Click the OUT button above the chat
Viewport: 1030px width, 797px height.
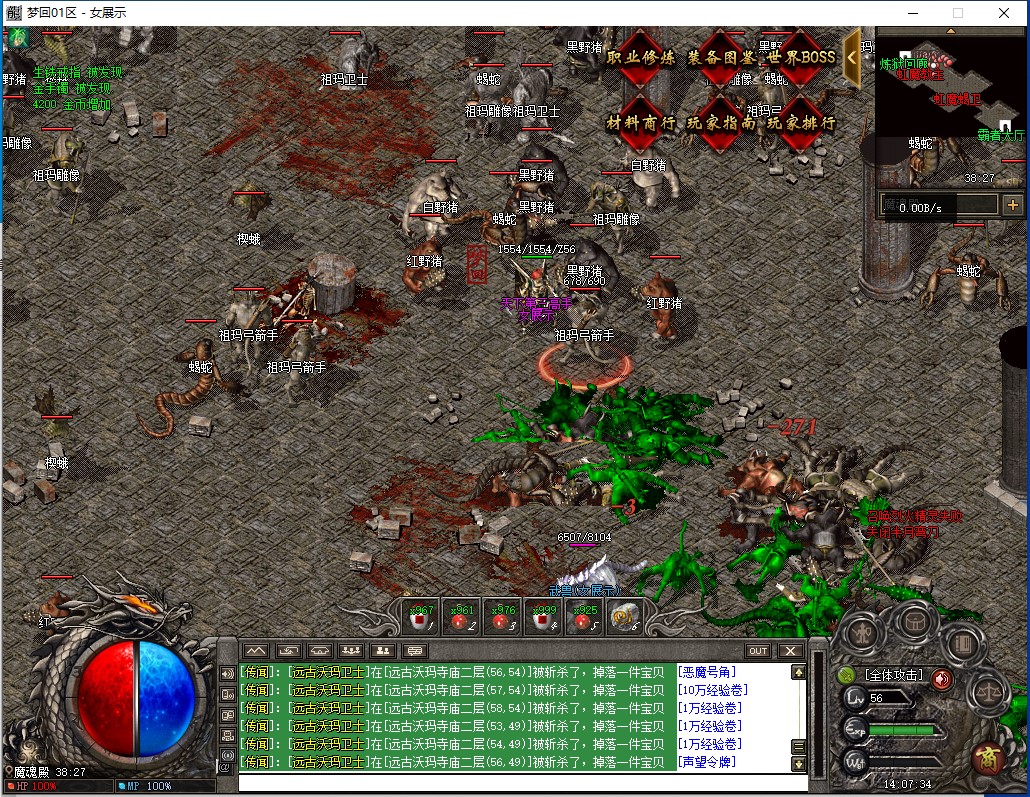tap(758, 651)
